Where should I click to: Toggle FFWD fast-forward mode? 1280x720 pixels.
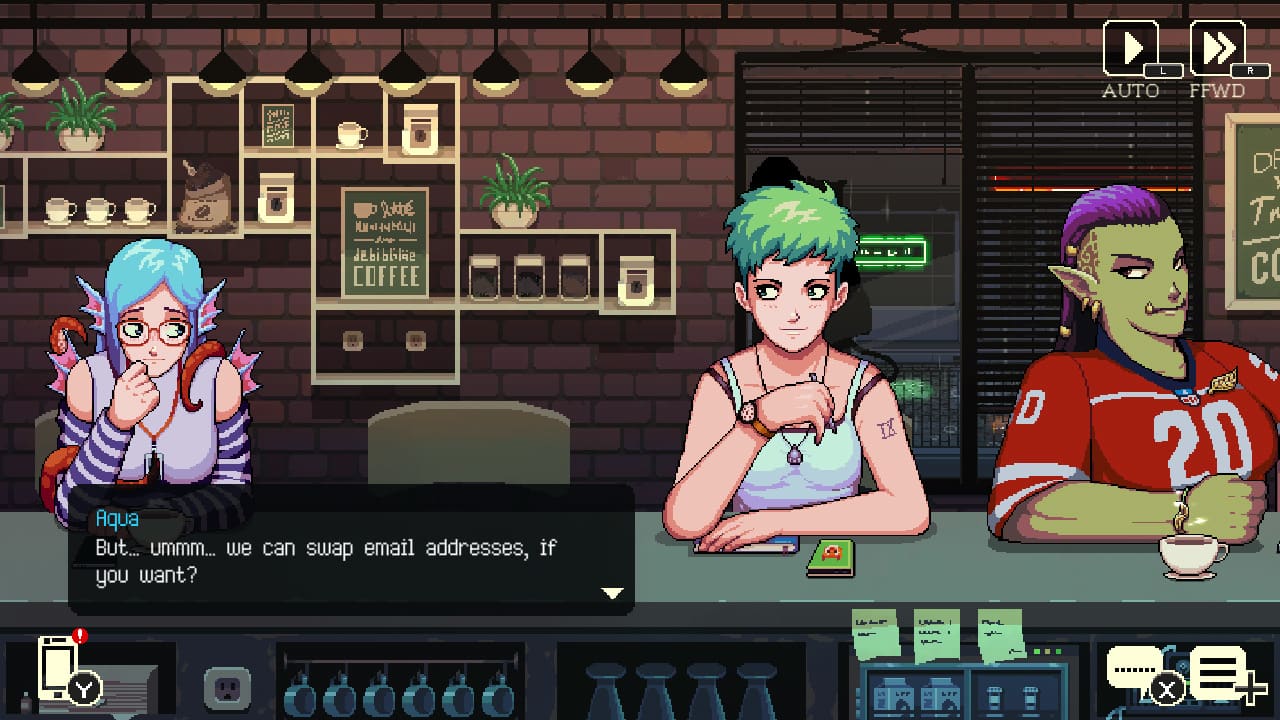tap(1220, 47)
